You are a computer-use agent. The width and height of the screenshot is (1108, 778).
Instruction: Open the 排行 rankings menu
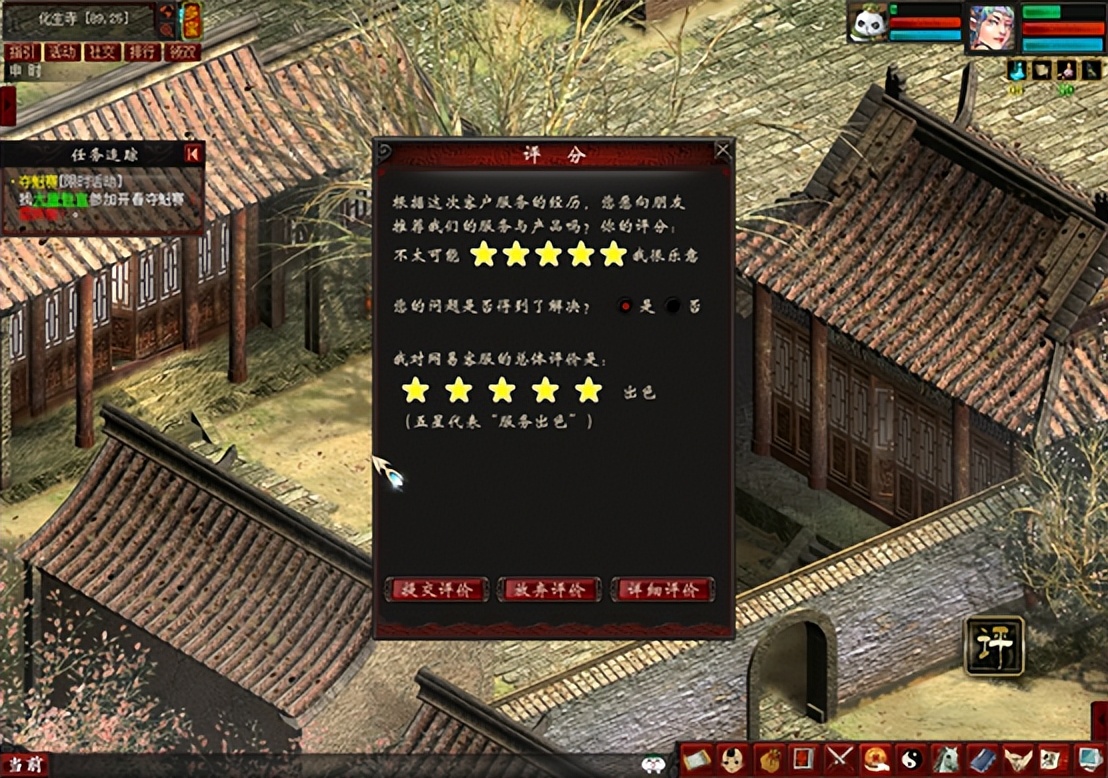tap(141, 52)
